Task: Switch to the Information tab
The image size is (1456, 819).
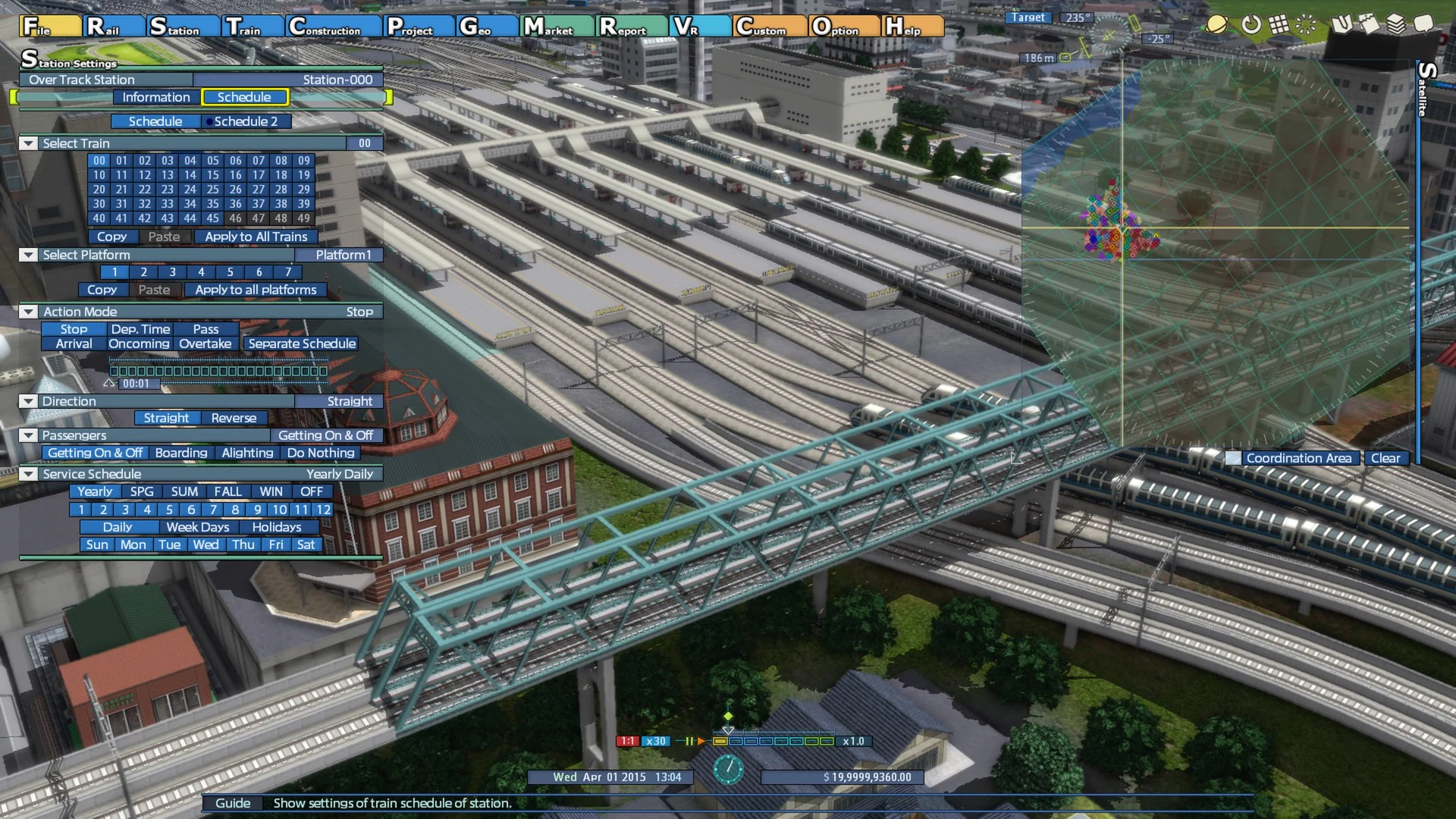Action: coord(156,97)
